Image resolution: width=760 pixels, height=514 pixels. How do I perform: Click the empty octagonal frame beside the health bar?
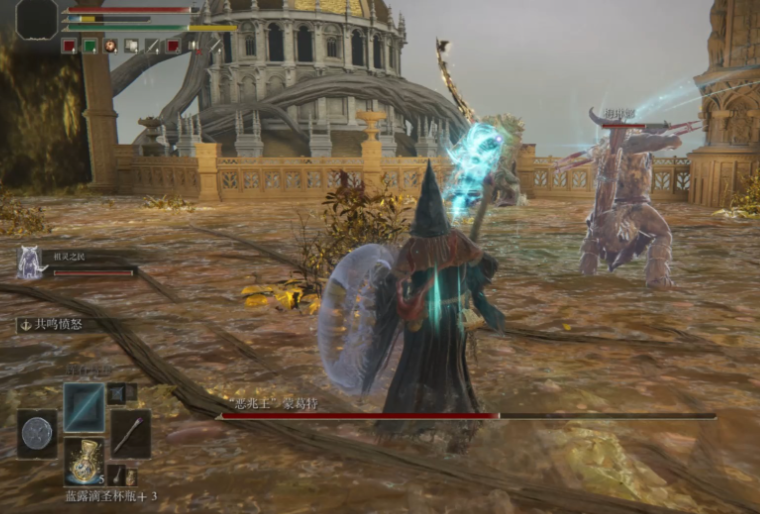point(37,19)
